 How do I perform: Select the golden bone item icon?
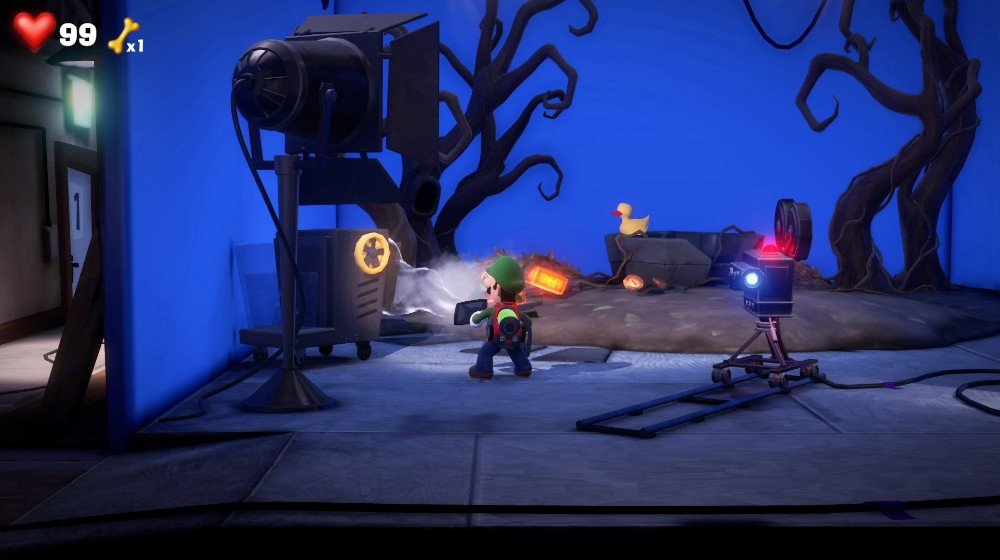click(x=122, y=36)
